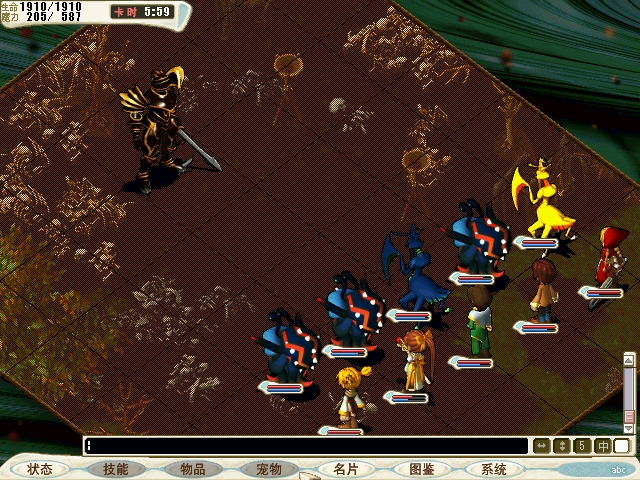
Task: Toggle the 中 chat font size button
Action: (x=602, y=446)
